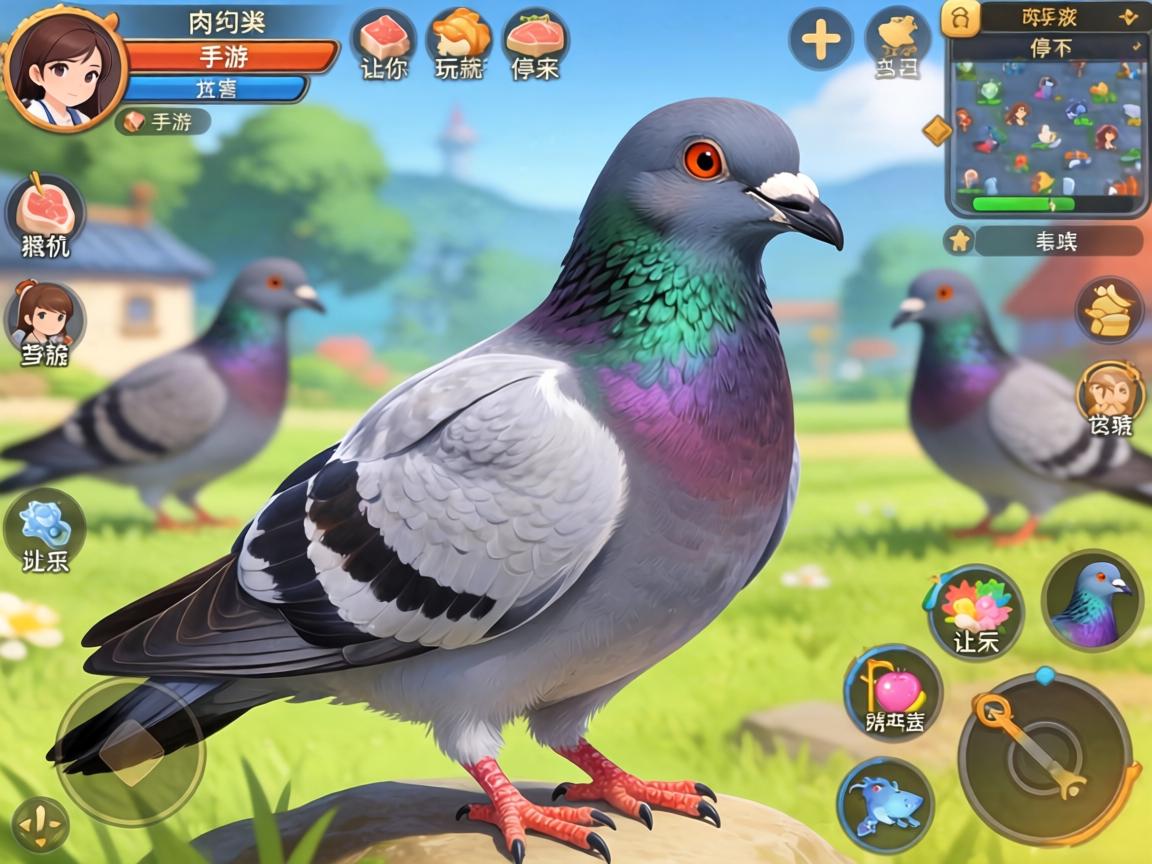The image size is (1152, 864).
Task: Click the yellow arrows button in bottom corner
Action: 40,826
